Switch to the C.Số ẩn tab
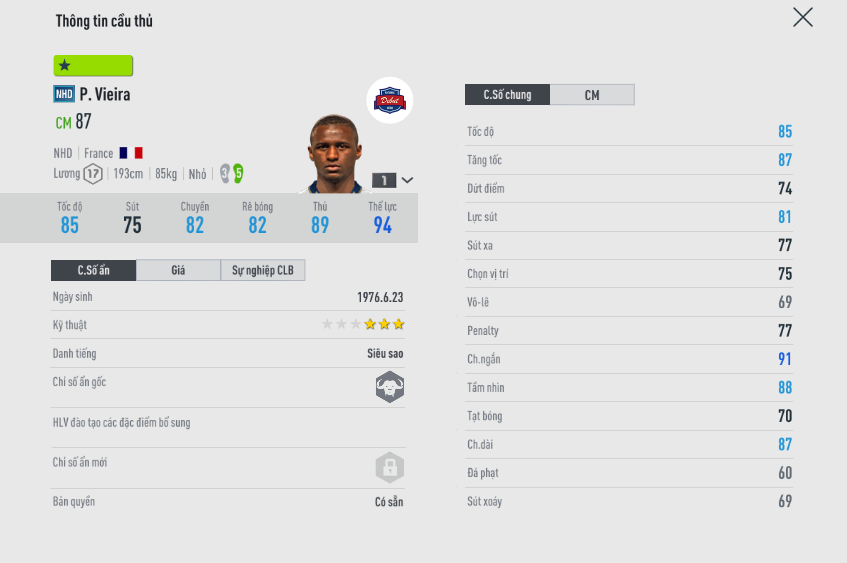 pos(94,270)
